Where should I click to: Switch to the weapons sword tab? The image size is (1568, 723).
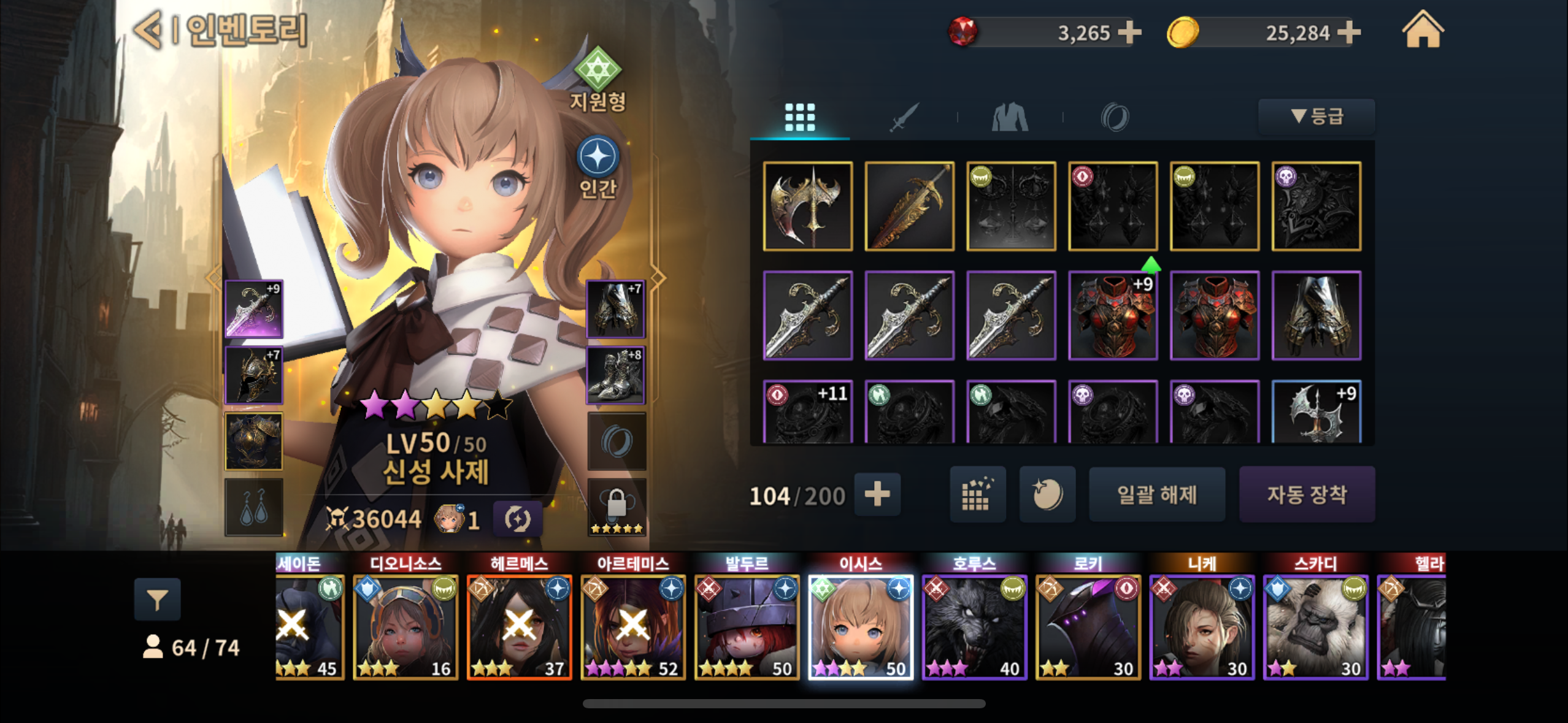point(904,117)
